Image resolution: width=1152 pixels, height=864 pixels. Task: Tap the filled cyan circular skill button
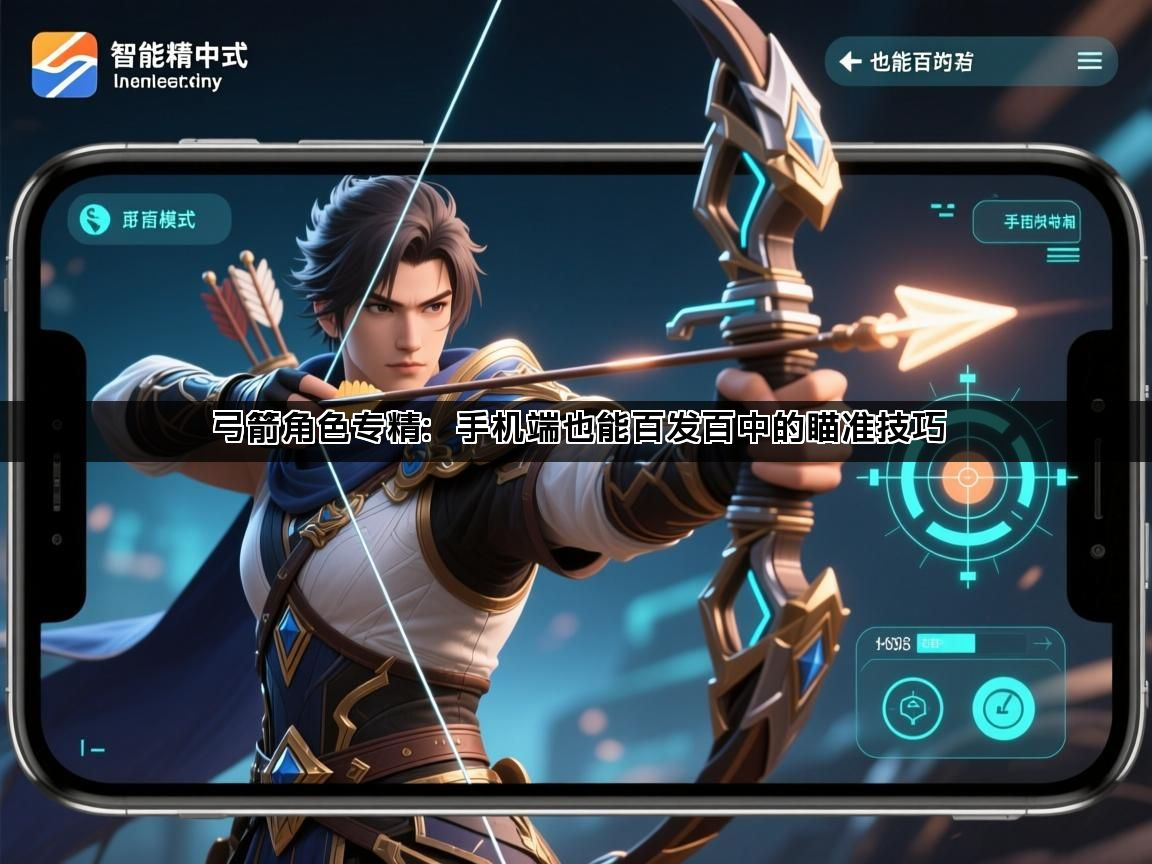(1003, 709)
